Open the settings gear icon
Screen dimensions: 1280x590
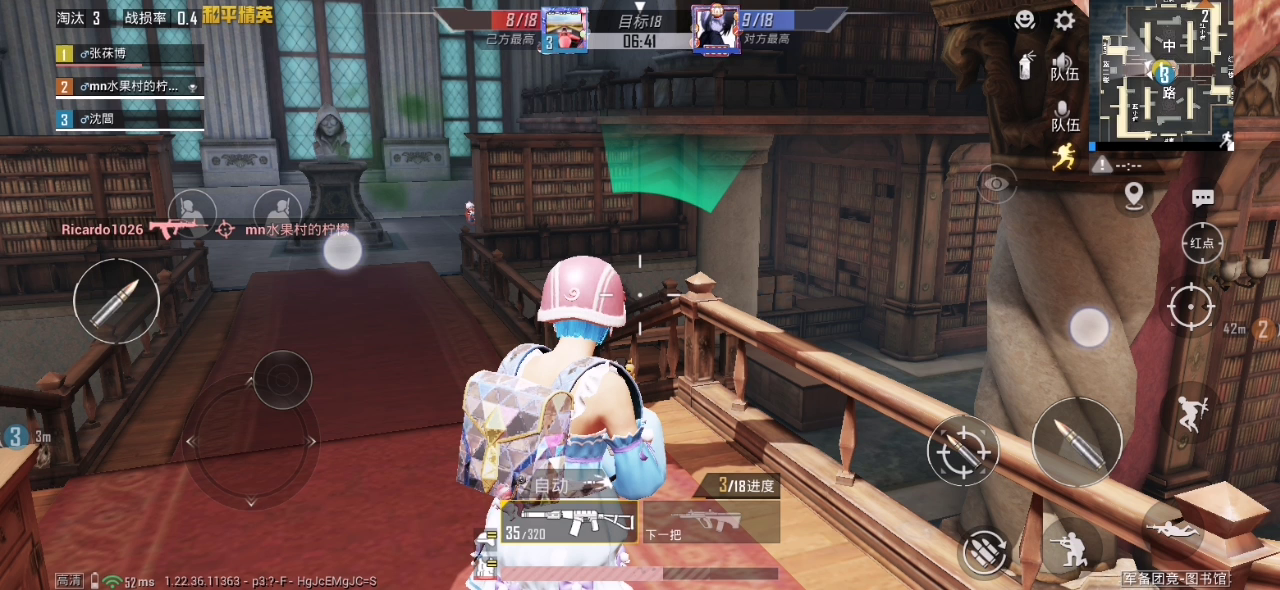tap(1065, 20)
